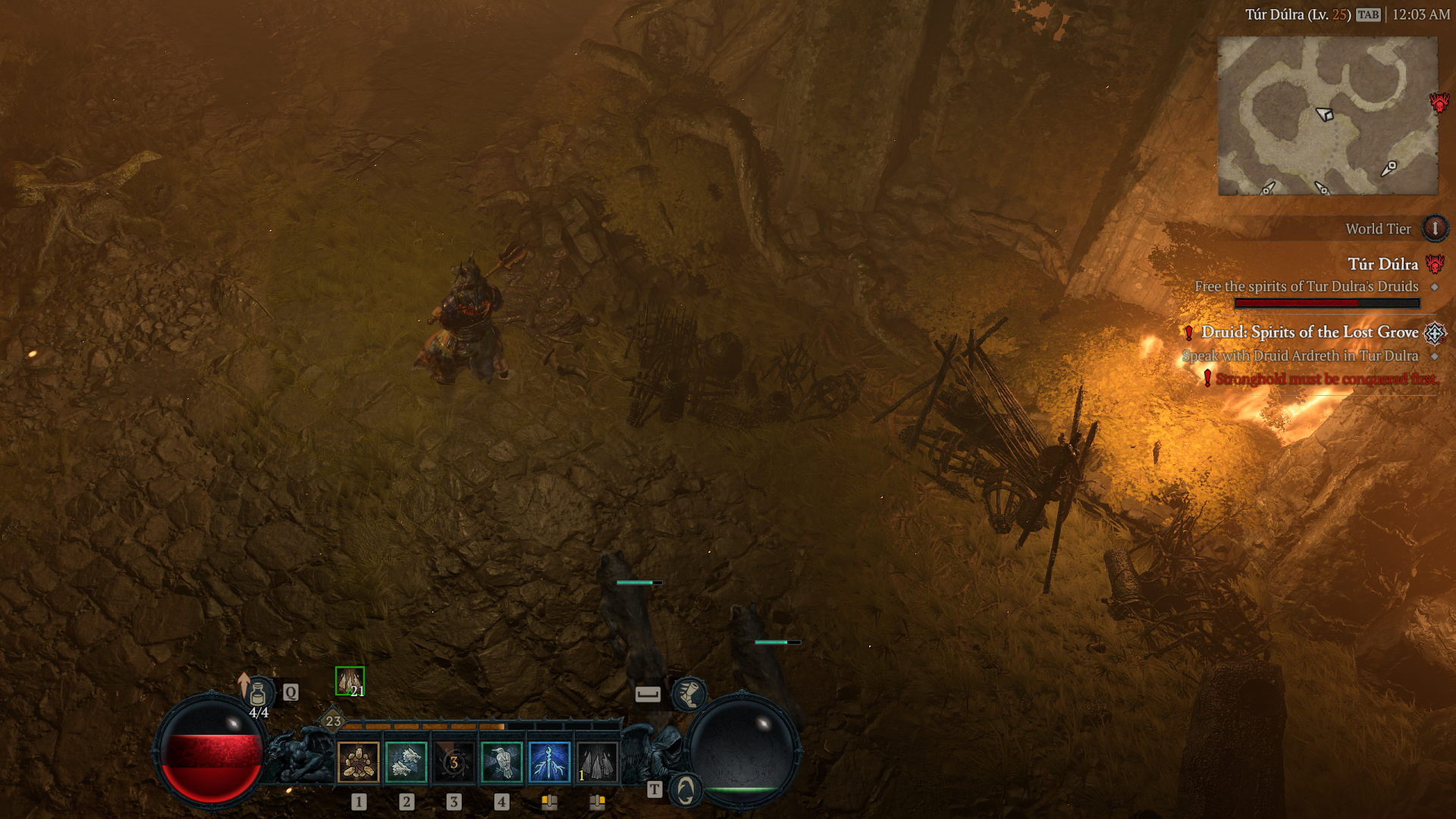This screenshot has width=1456, height=819.
Task: Select the Túr Dúlra stronghold objective
Action: pyautogui.click(x=1382, y=264)
